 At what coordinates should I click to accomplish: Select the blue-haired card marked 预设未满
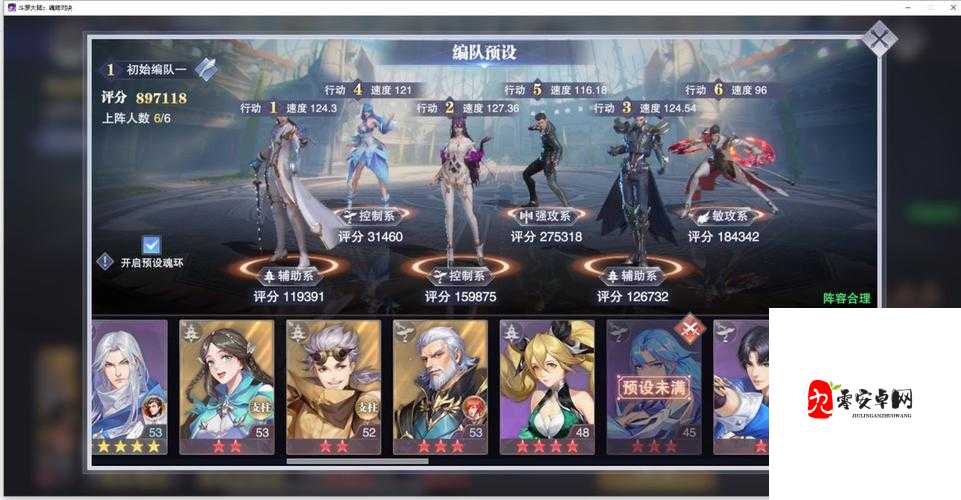point(654,387)
